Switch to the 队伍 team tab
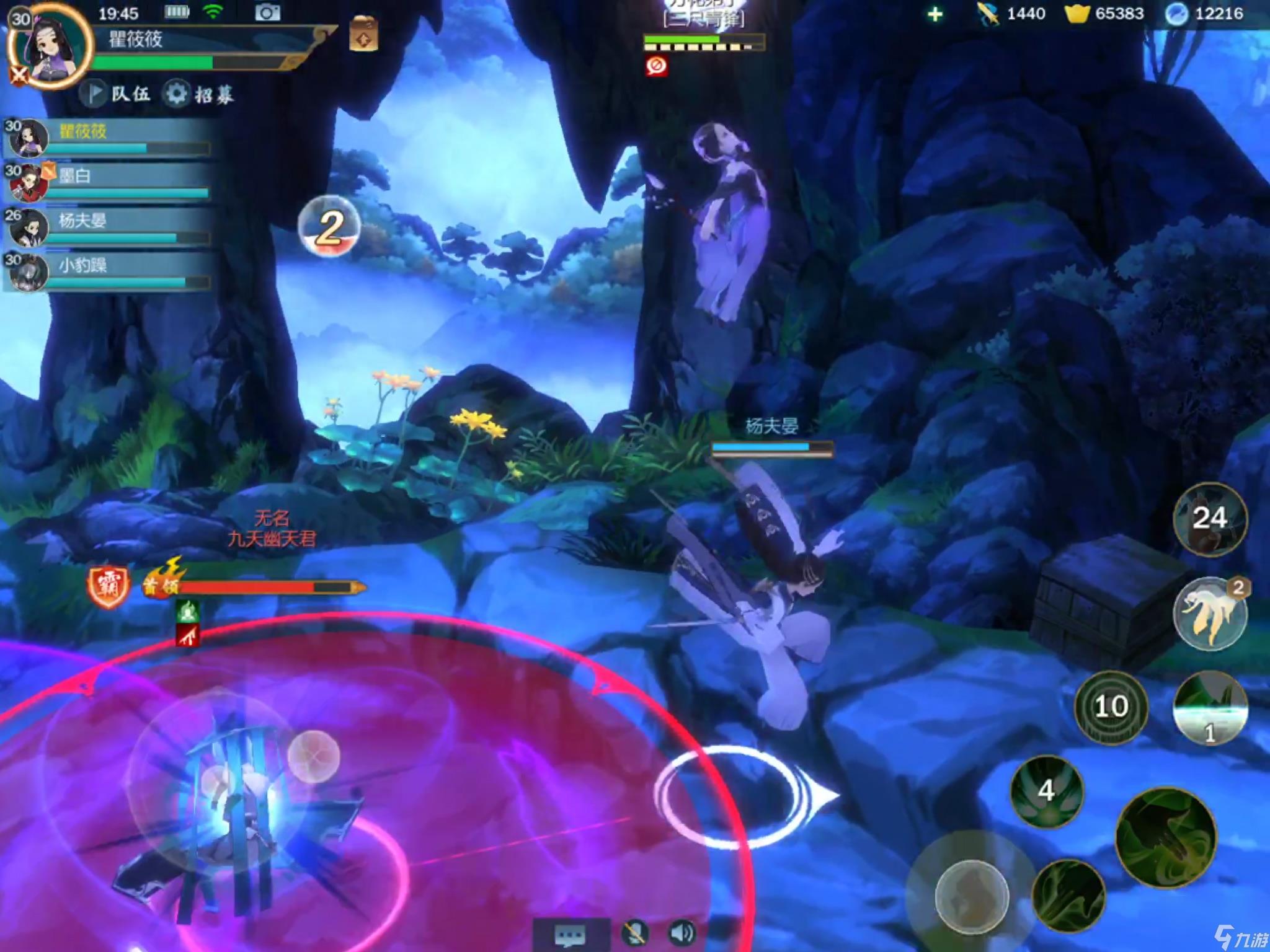1270x952 pixels. click(x=118, y=94)
